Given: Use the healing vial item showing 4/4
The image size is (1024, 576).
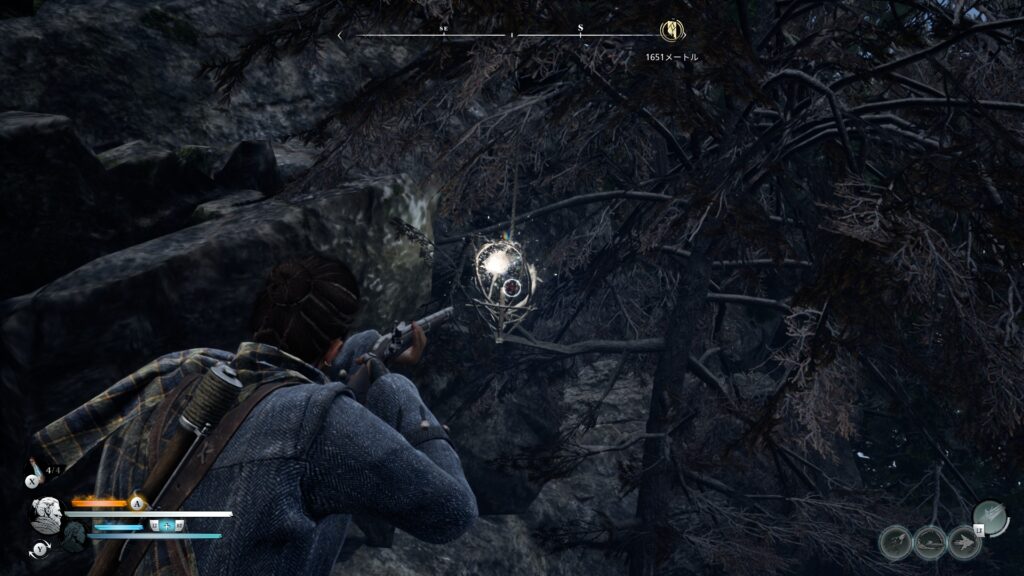Looking at the screenshot, I should click(x=37, y=470).
